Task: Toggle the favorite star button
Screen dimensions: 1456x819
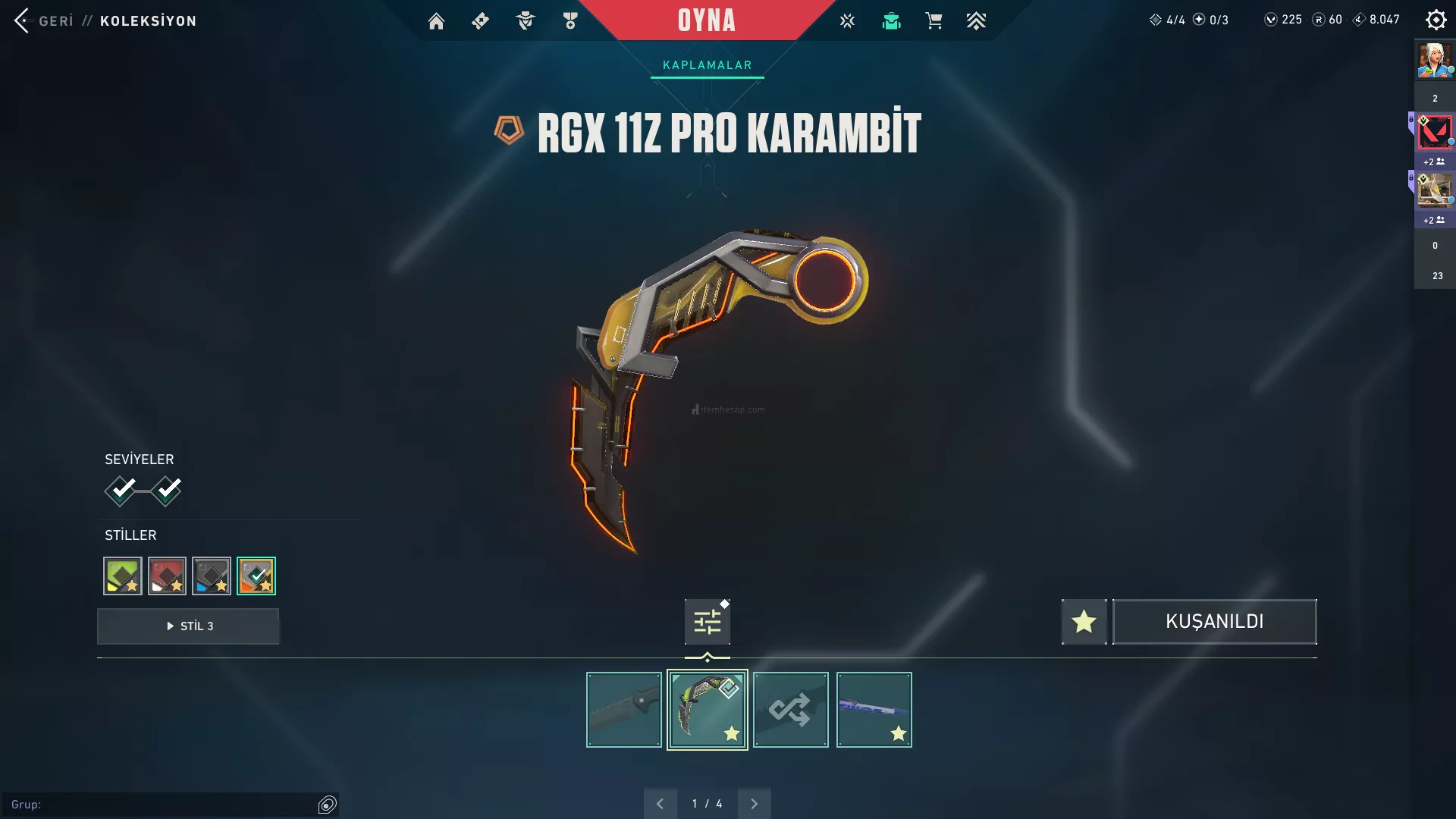Action: tap(1084, 622)
